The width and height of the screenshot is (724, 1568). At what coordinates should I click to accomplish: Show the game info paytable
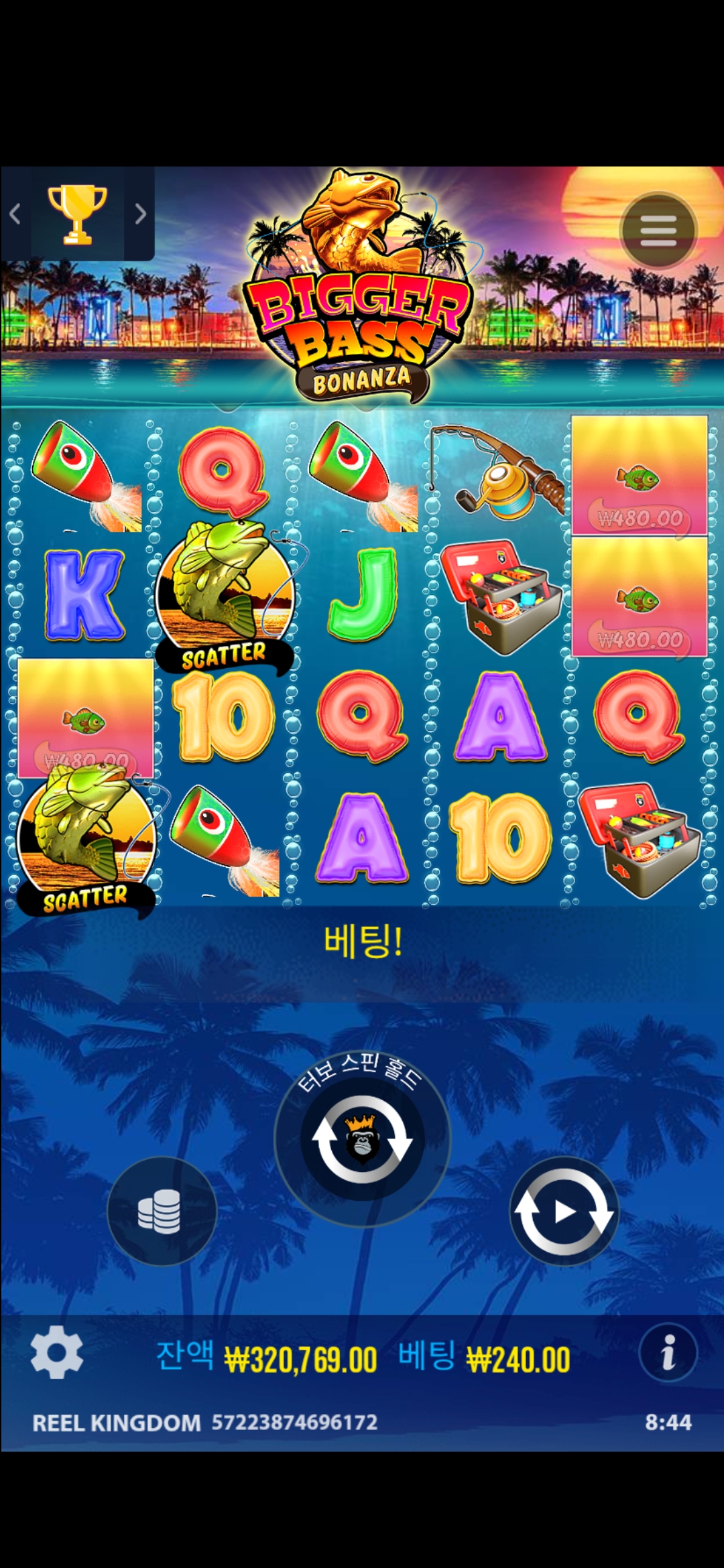coord(668,1352)
